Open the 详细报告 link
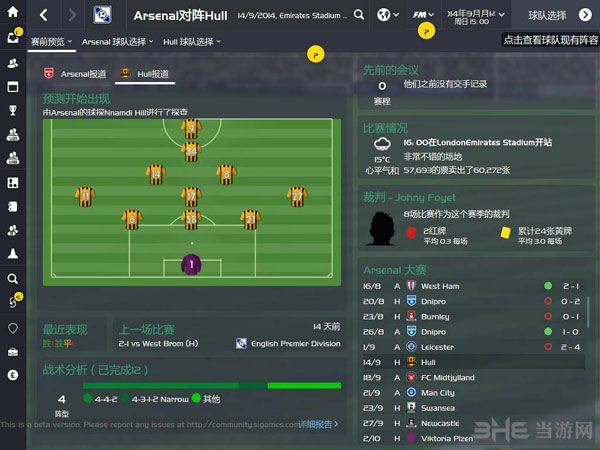This screenshot has height=450, width=600. pos(316,424)
